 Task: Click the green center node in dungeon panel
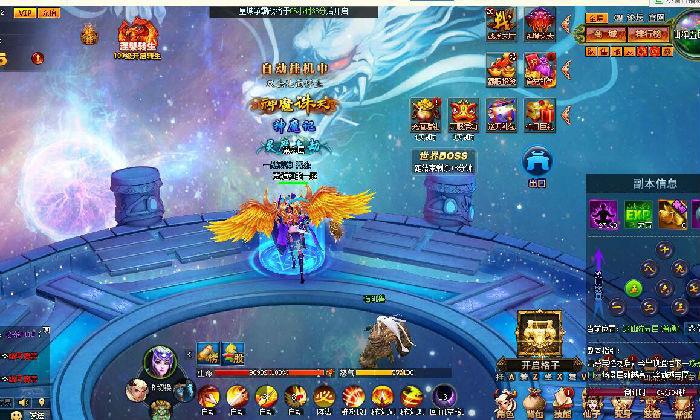633,288
